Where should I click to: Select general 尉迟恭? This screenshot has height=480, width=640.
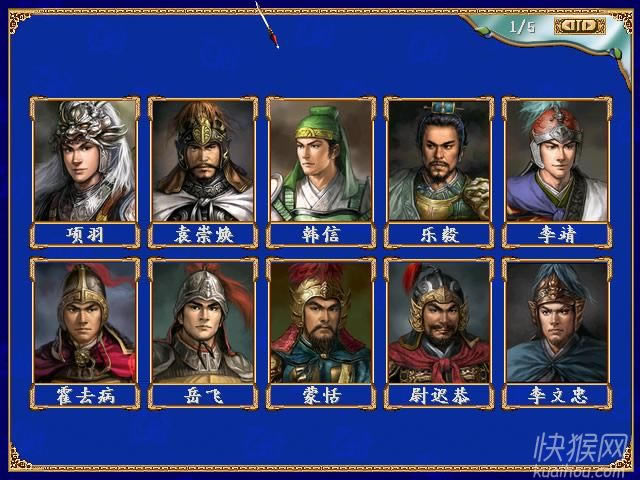coord(439,321)
